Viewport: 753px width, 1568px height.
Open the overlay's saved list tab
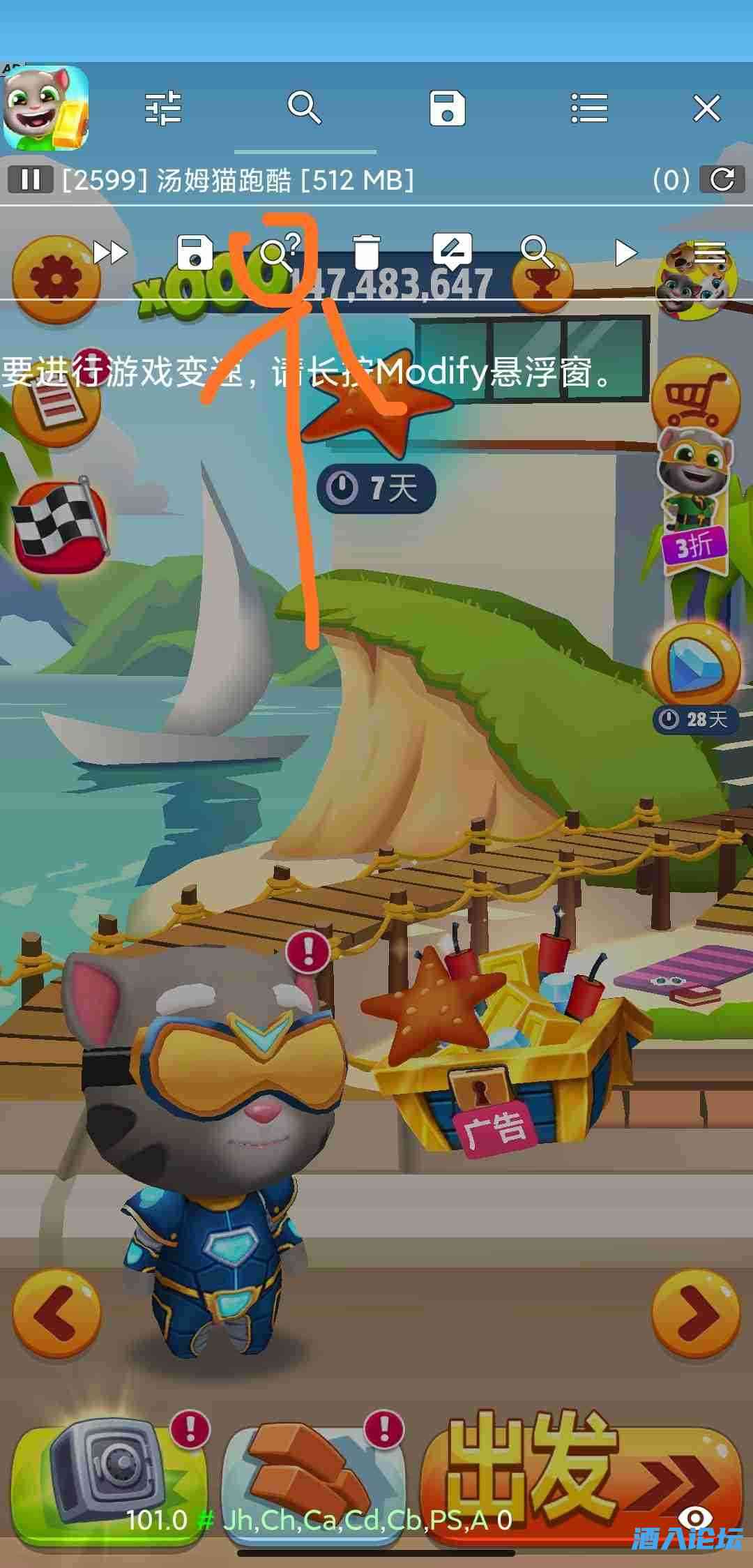(447, 109)
